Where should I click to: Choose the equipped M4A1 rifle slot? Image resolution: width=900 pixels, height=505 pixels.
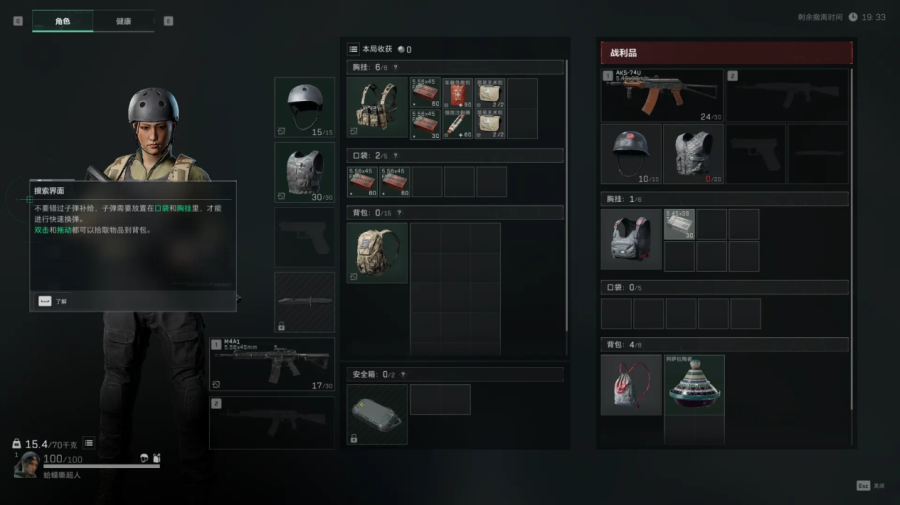[x=272, y=365]
